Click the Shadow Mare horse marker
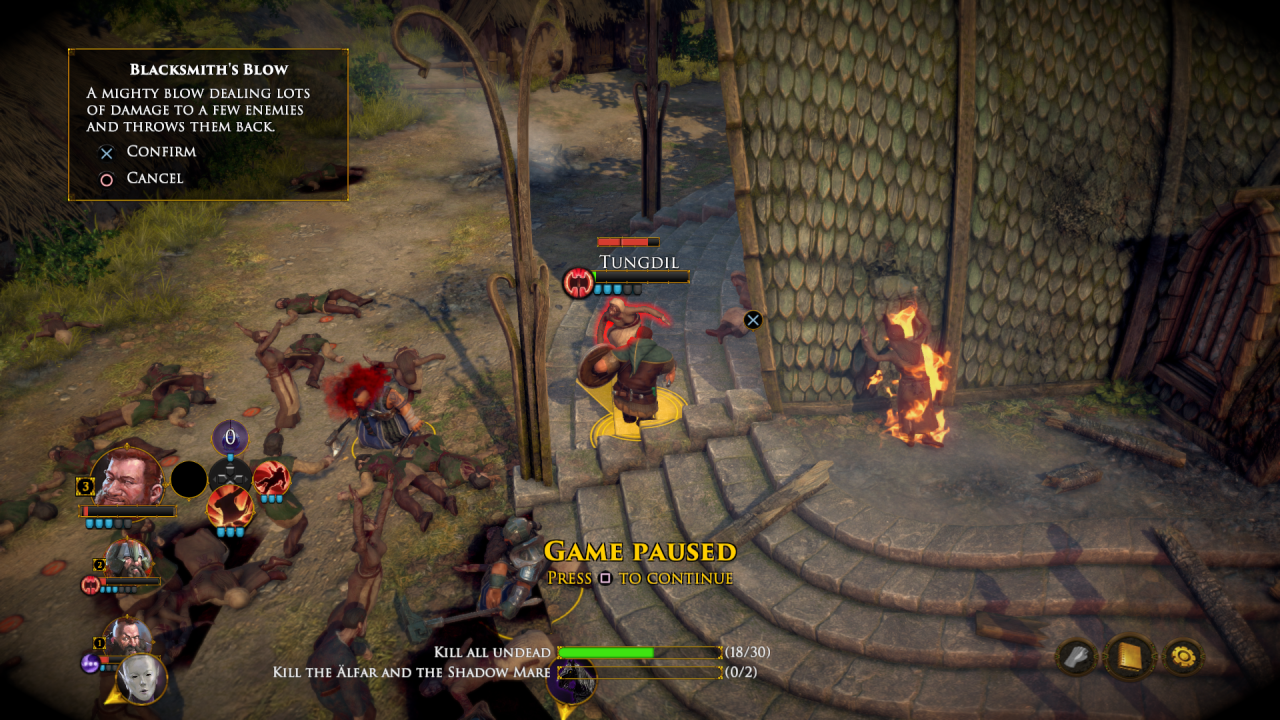 (x=572, y=678)
